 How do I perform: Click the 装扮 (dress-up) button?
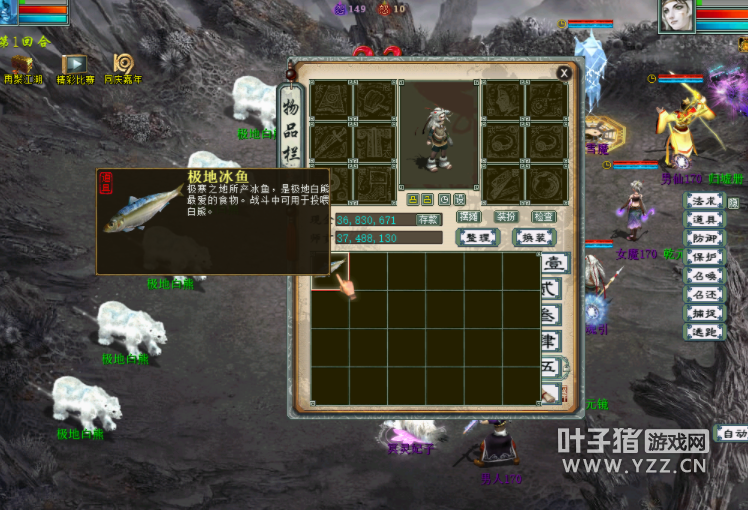(x=506, y=217)
